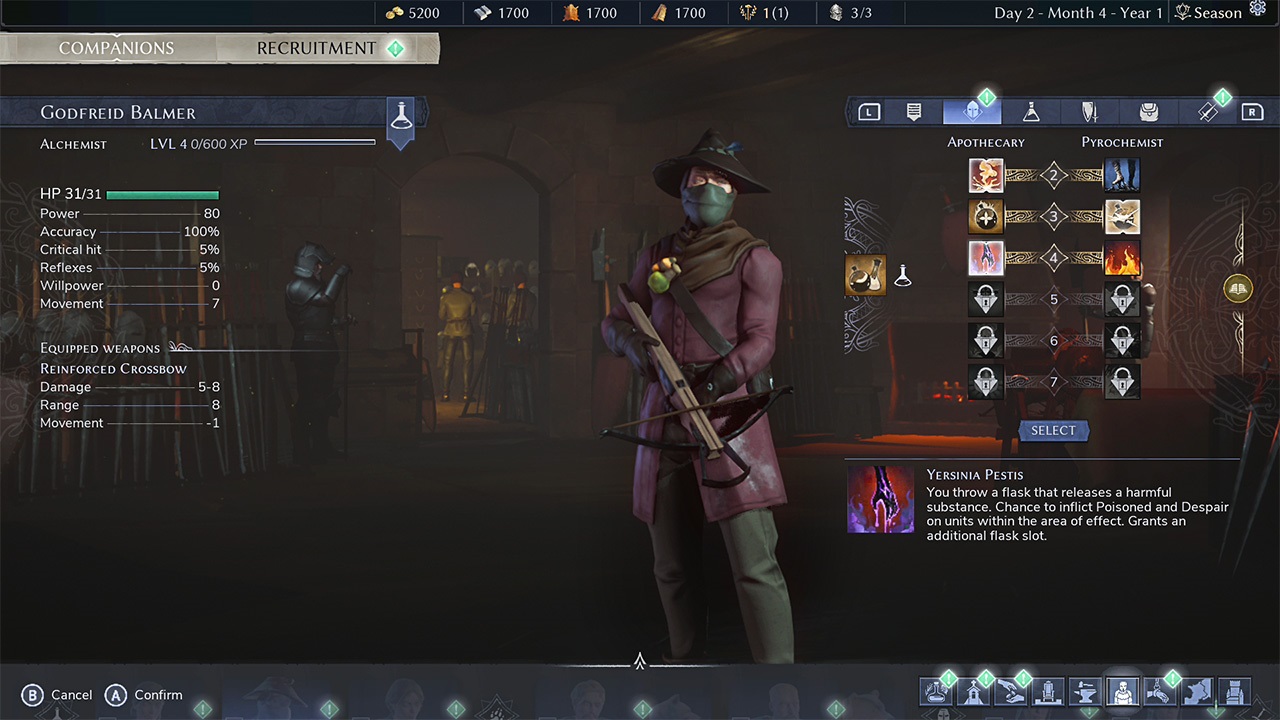Image resolution: width=1280 pixels, height=720 pixels.
Task: Click the fire skill icon under Pyrochemist
Action: pyautogui.click(x=1122, y=258)
